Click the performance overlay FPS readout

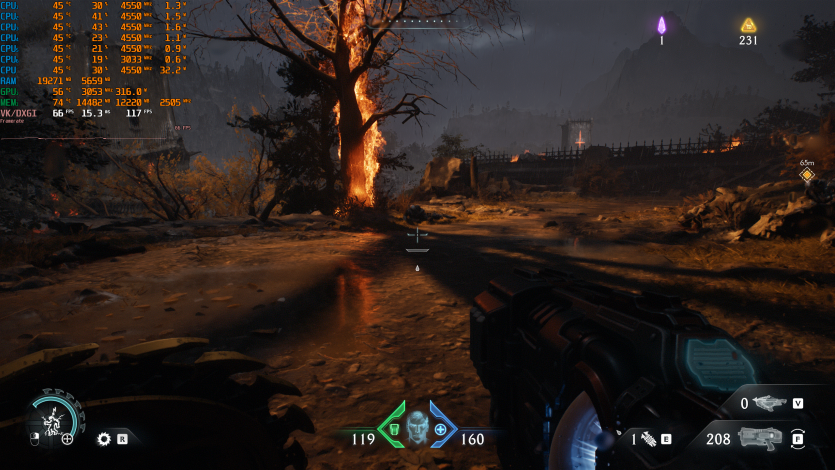click(x=134, y=113)
